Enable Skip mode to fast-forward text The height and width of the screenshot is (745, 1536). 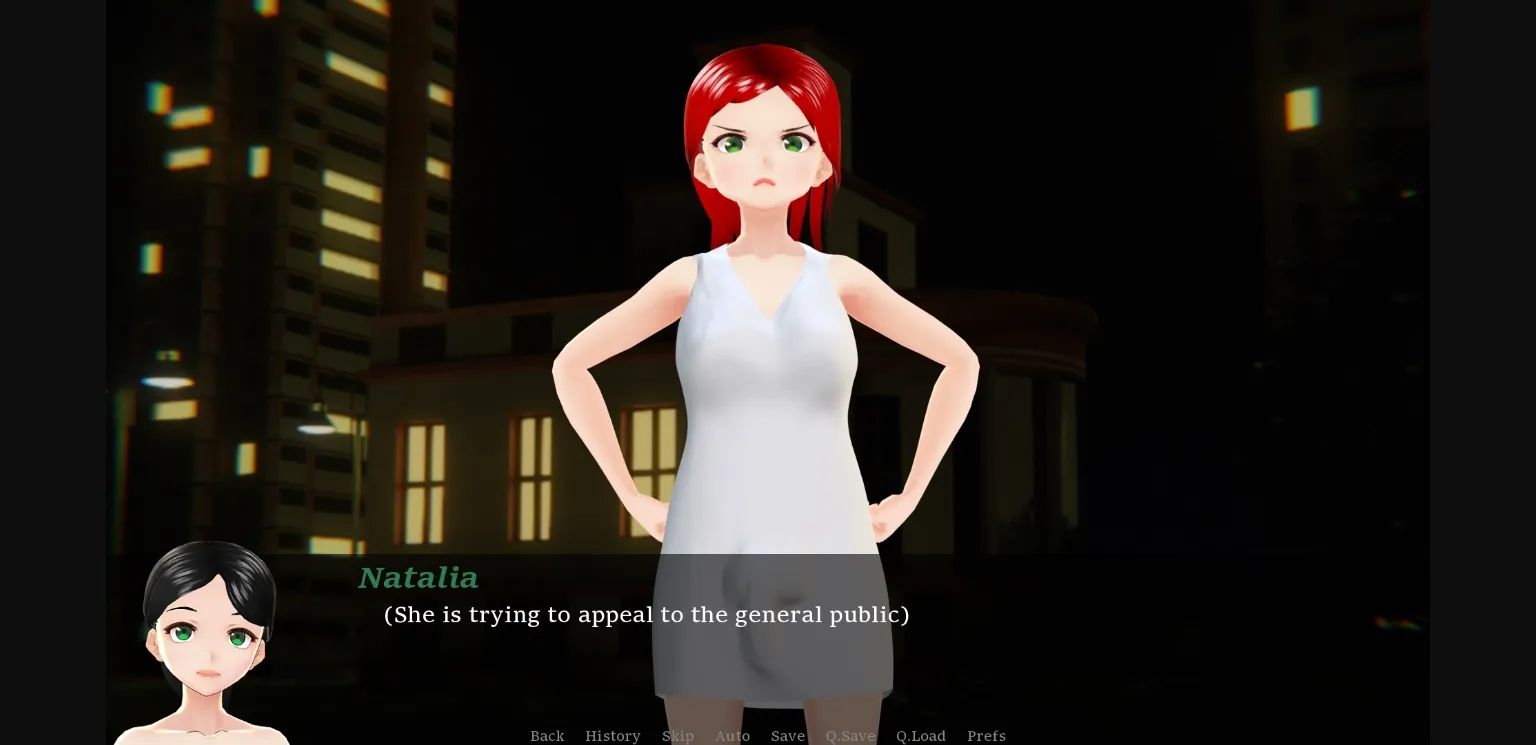pyautogui.click(x=678, y=736)
